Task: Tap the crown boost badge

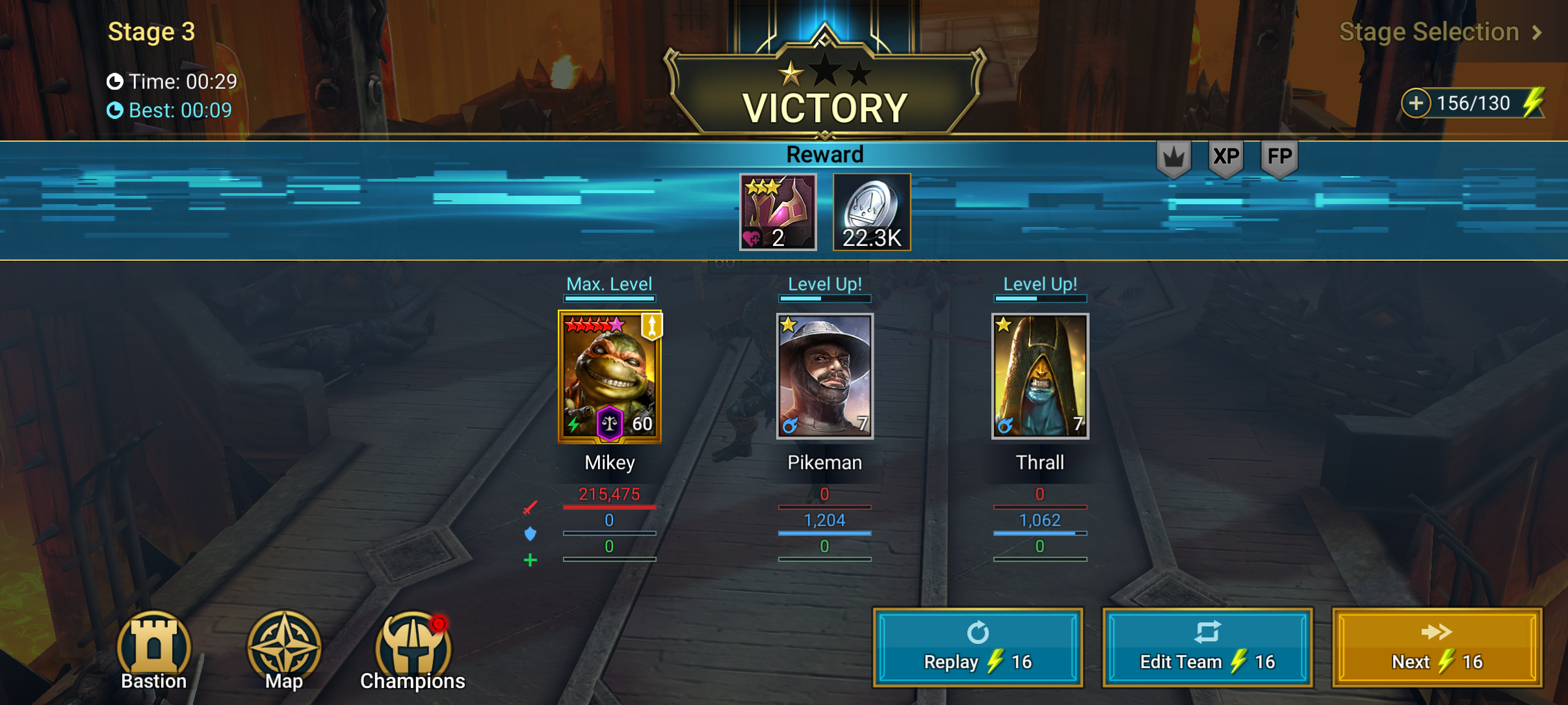Action: pos(1174,157)
